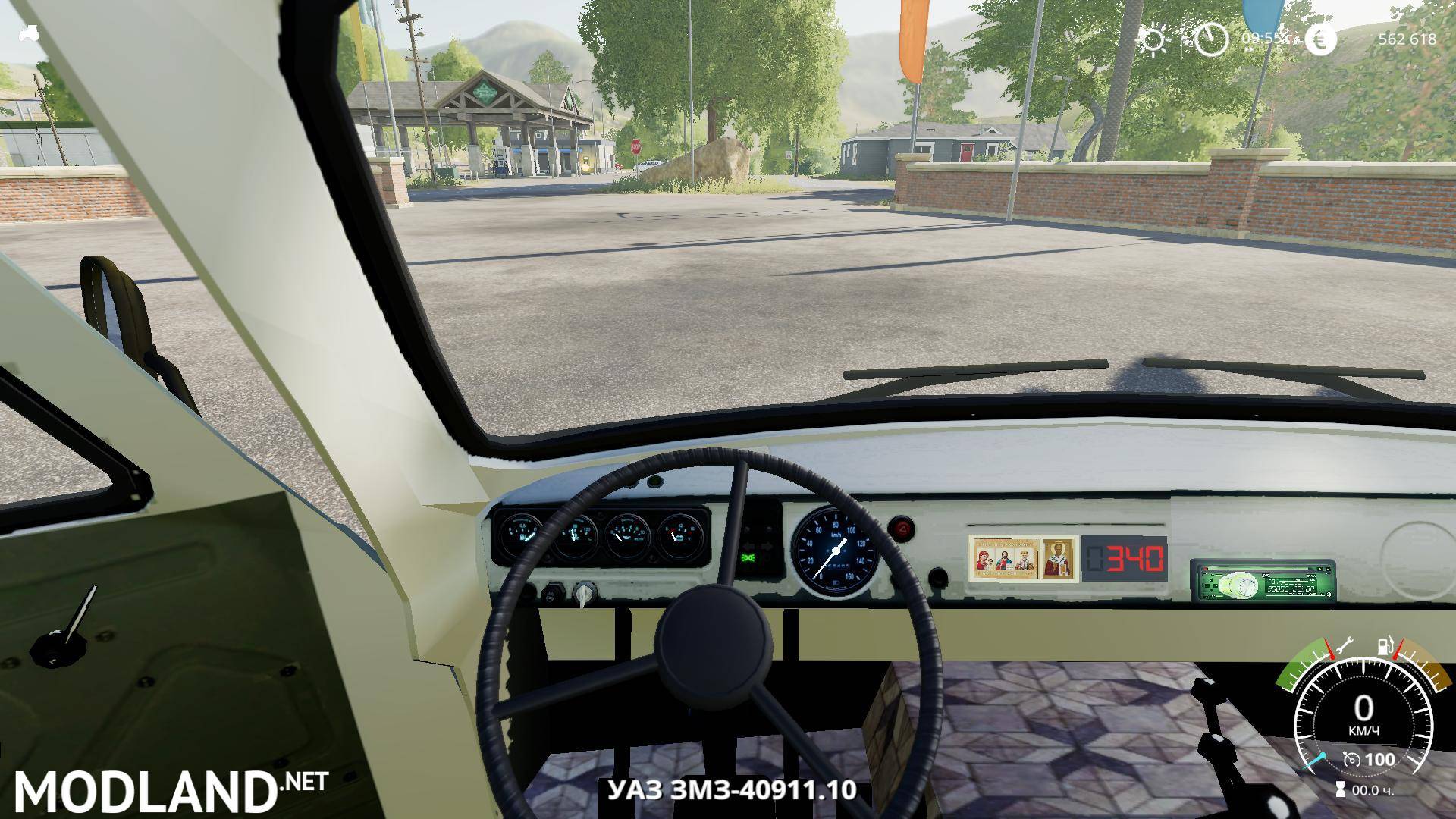Viewport: 1456px width, 819px height.
Task: Toggle the green indicator light under the arrows
Action: 750,557
